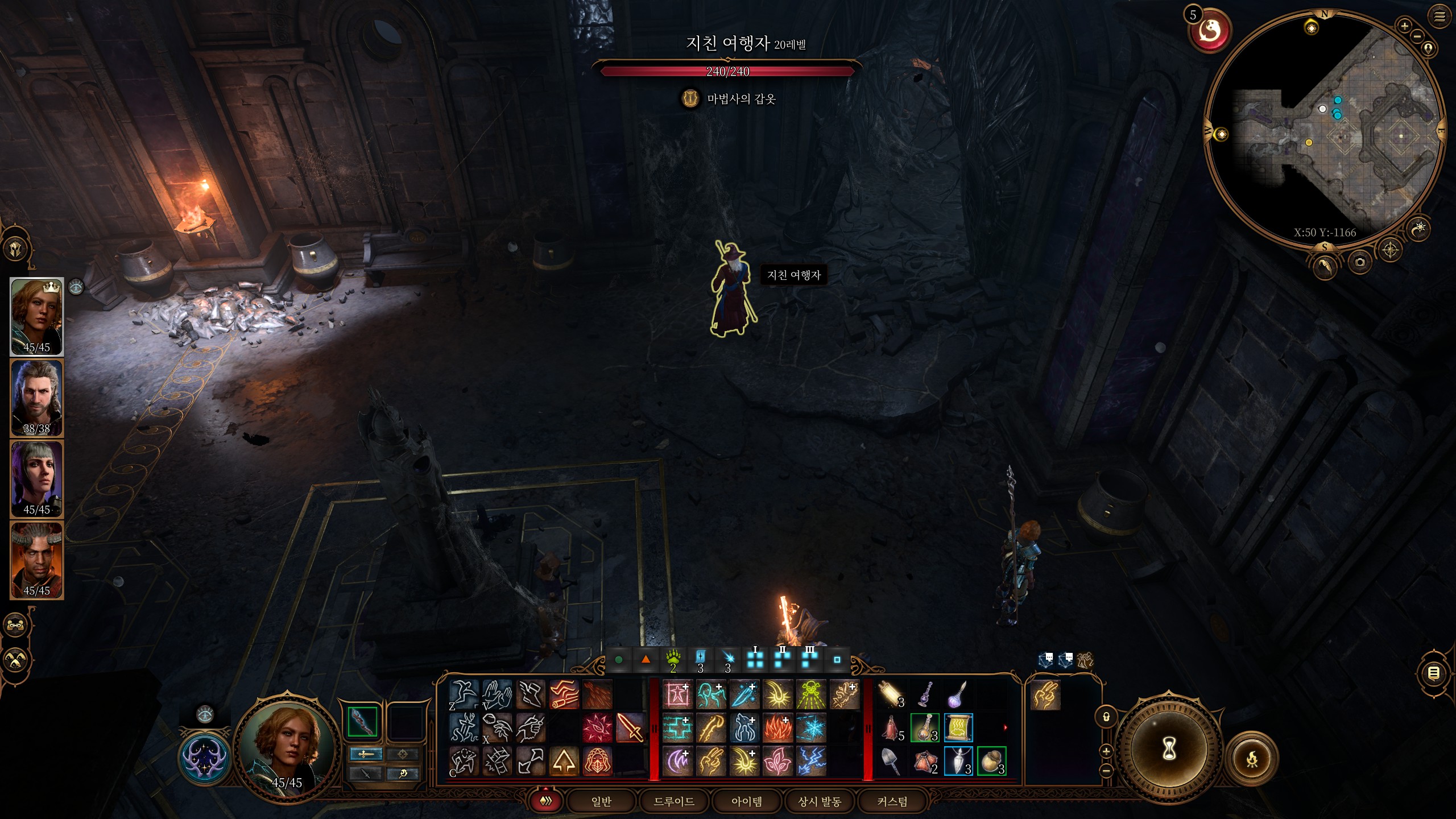
Task: Choose the purple-haired companion portrait
Action: pos(37,479)
